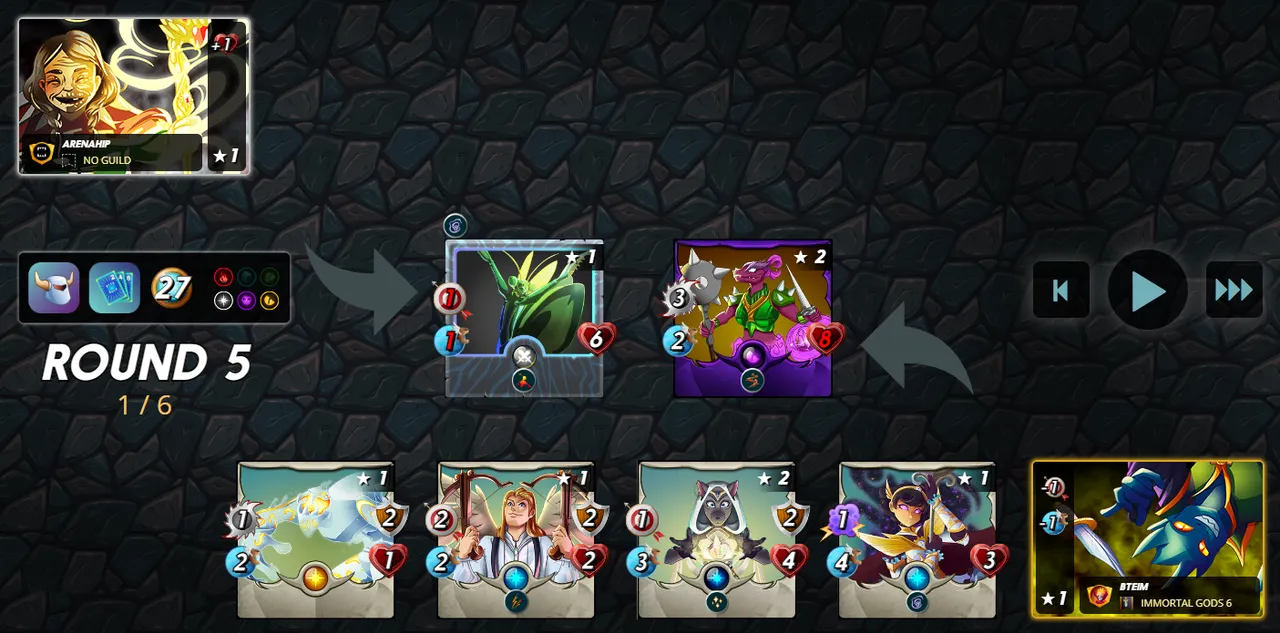Select the green mantis monster card
This screenshot has width=1280, height=633.
click(524, 318)
